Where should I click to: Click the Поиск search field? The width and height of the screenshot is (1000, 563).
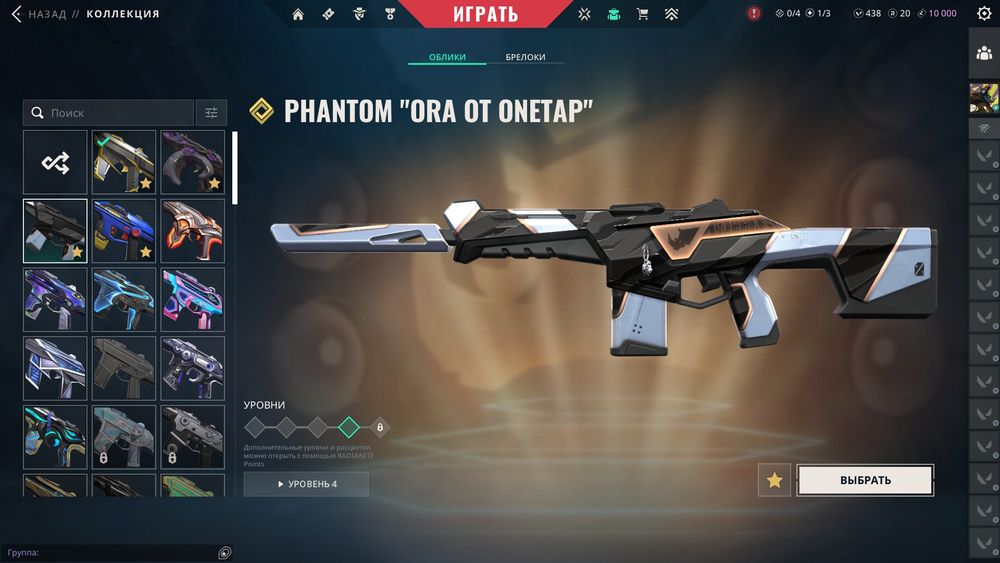point(109,113)
